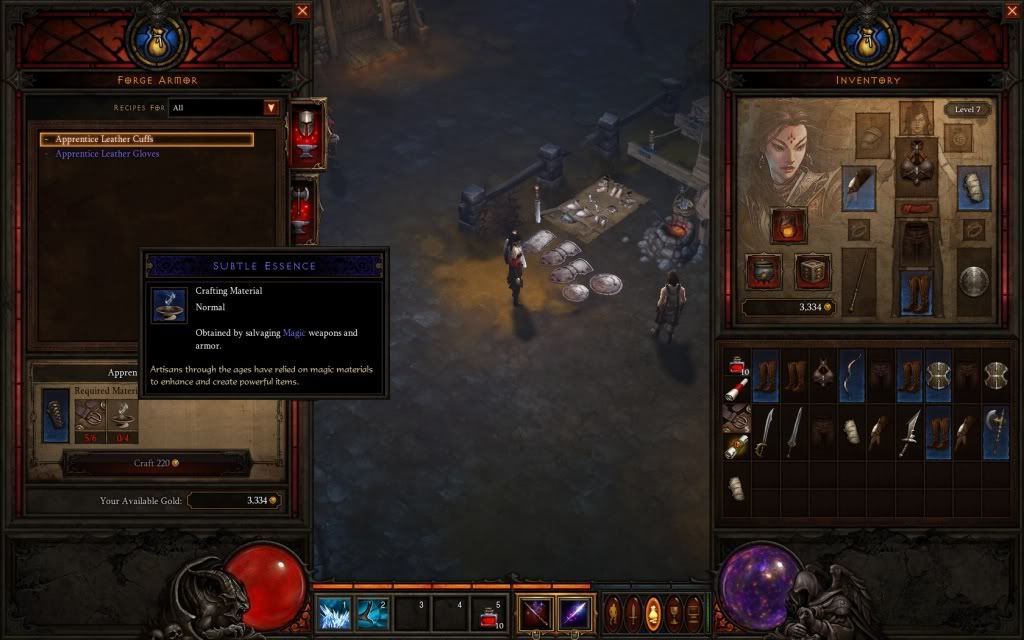Activate the skill in hotbar slot 2
1024x640 pixels.
click(371, 612)
